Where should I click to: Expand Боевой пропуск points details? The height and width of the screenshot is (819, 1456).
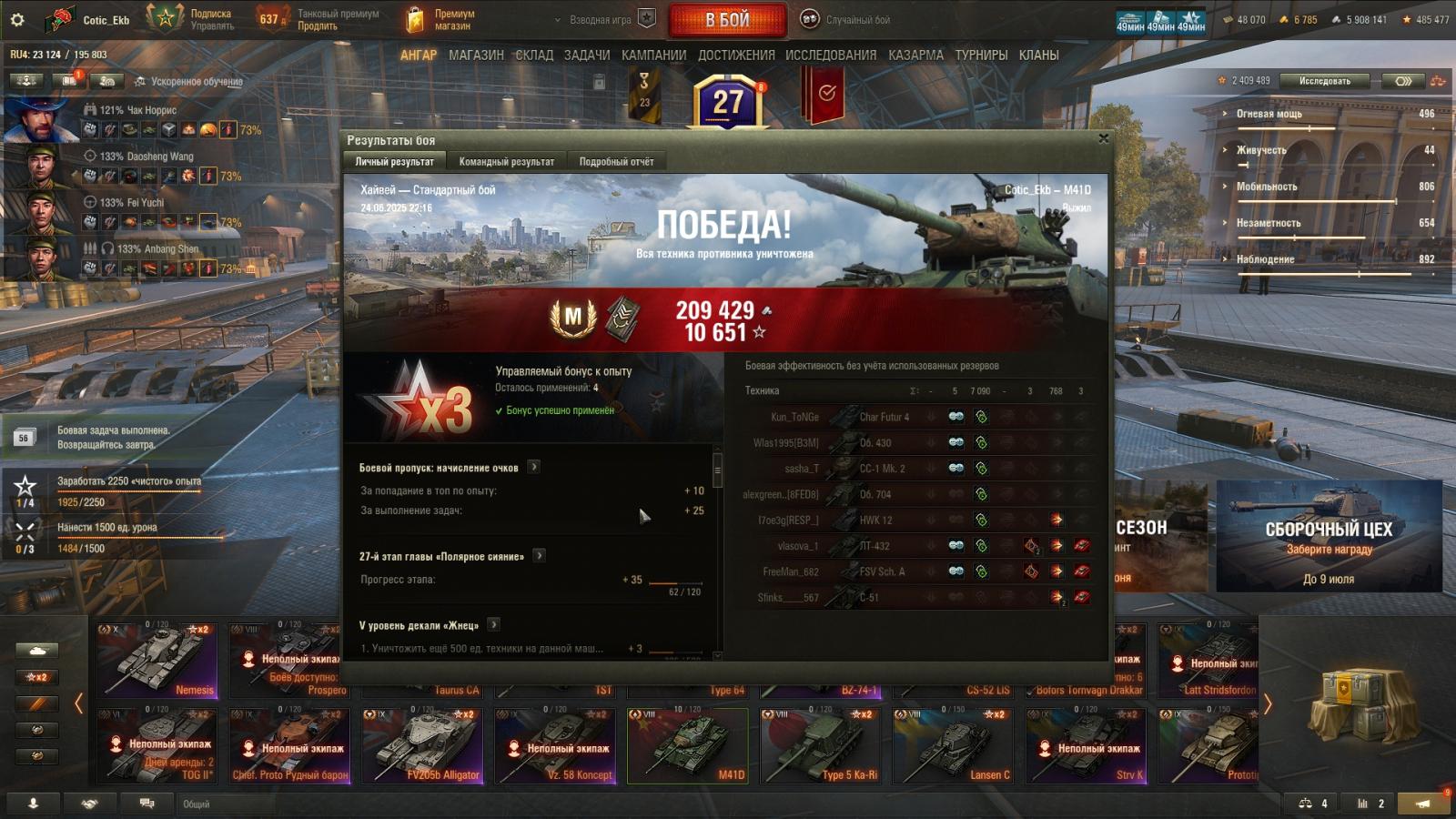(x=534, y=467)
